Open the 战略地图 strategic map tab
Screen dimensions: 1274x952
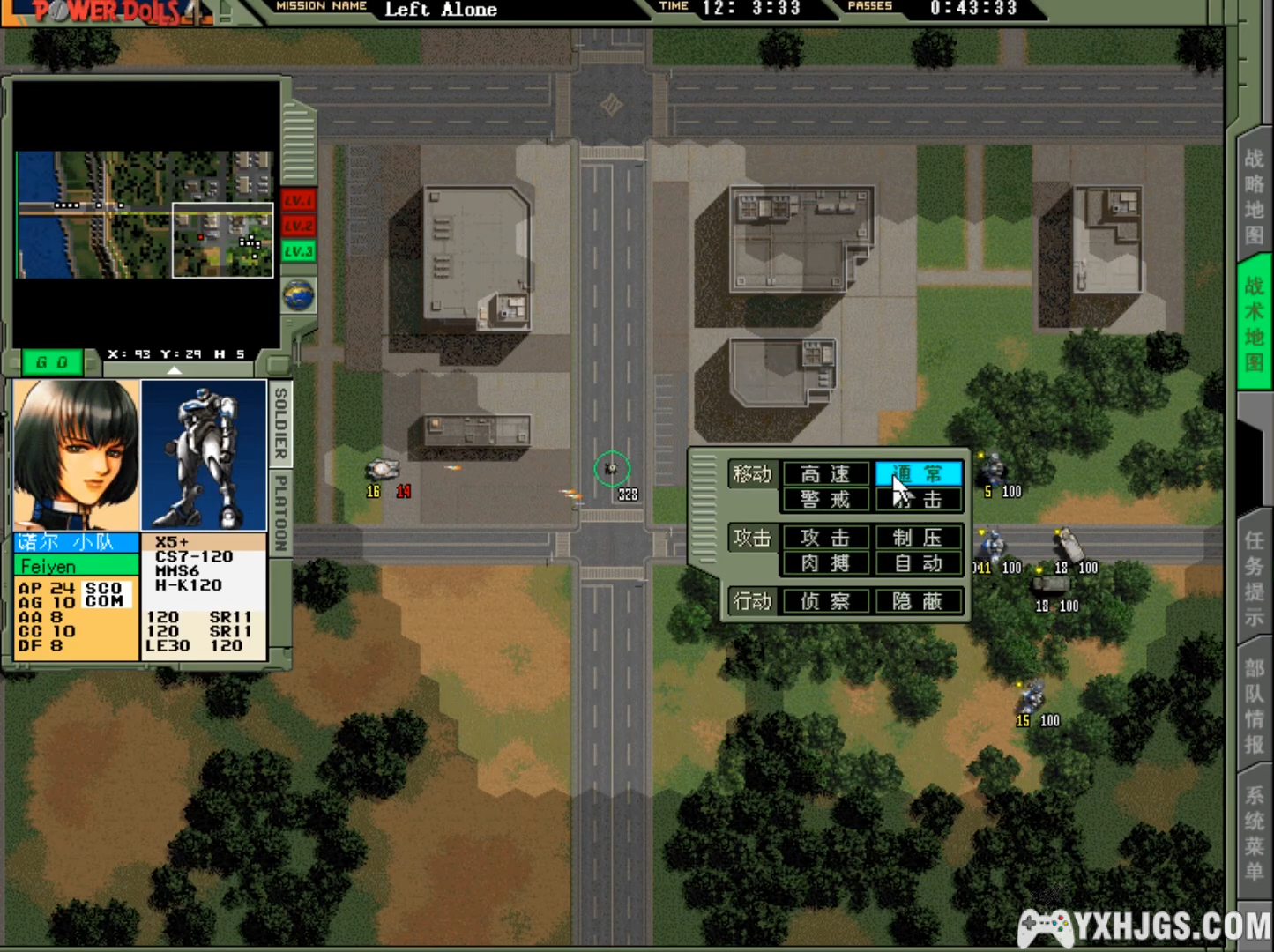(x=1254, y=197)
